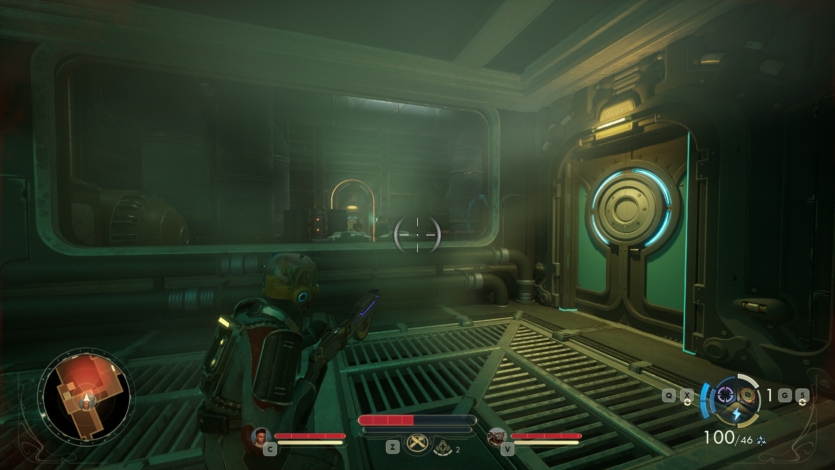
Task: Open the circular minimap
Action: point(85,395)
